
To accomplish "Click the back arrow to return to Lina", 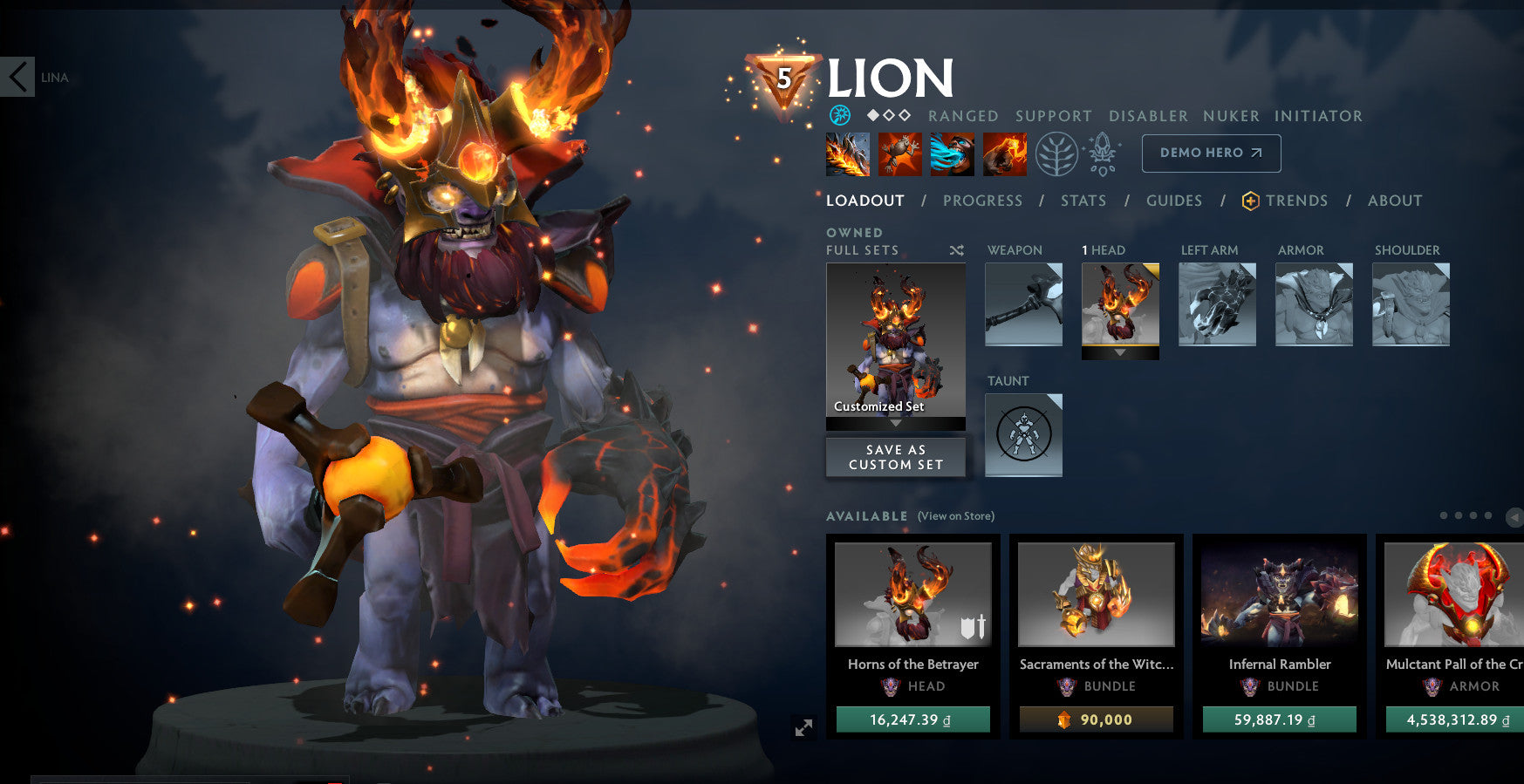I will point(17,77).
